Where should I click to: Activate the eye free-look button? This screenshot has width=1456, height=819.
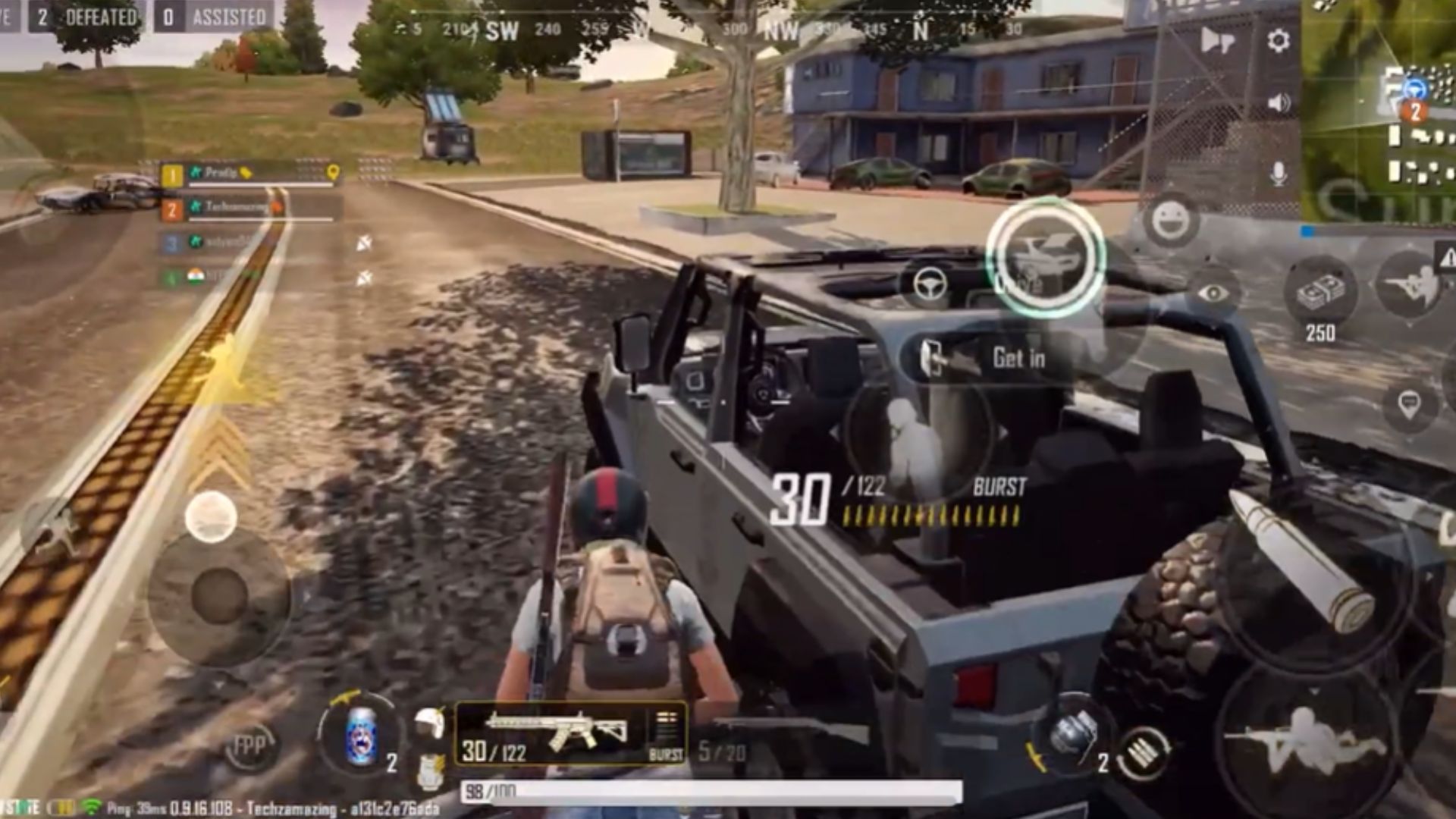(x=1213, y=293)
